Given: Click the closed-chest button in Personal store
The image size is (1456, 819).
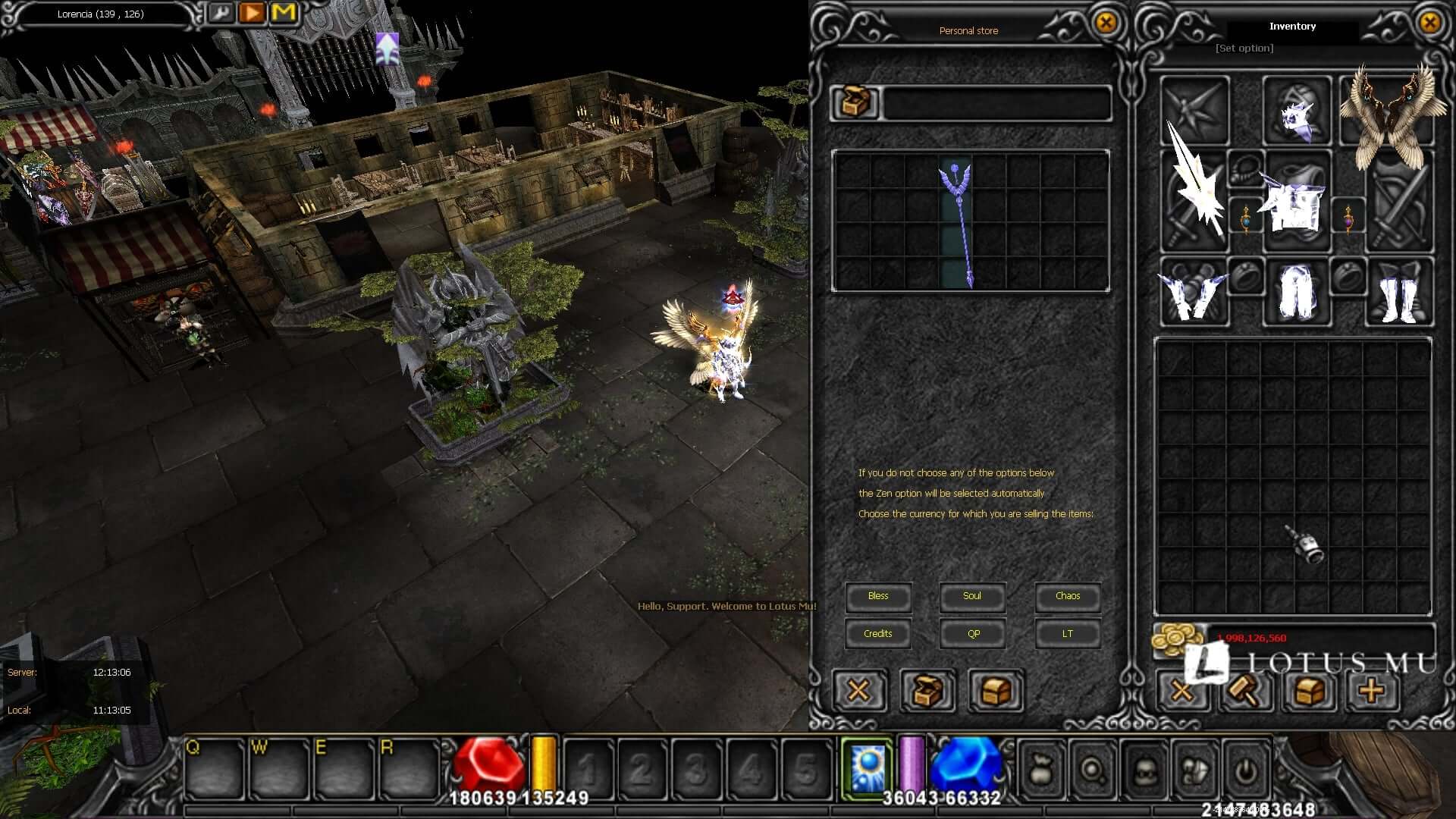Looking at the screenshot, I should [x=996, y=691].
